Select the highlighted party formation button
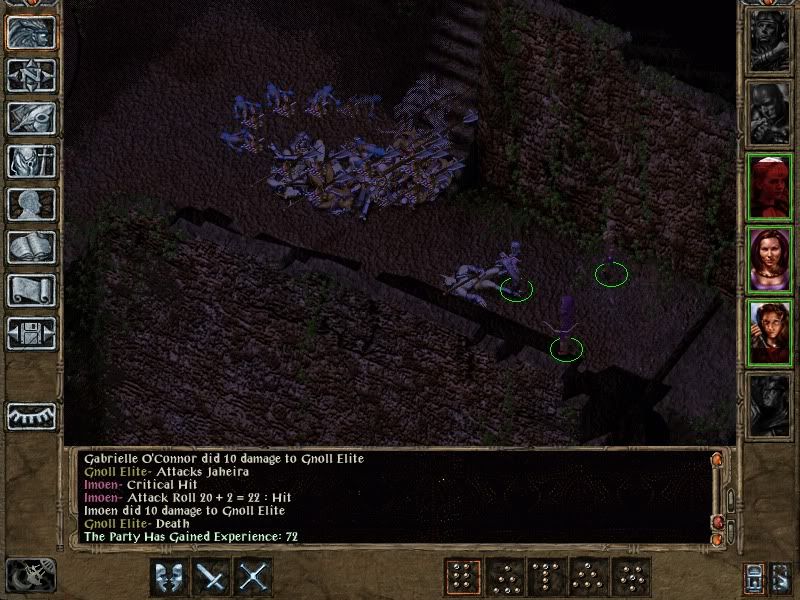This screenshot has height=600, width=800. click(x=461, y=577)
